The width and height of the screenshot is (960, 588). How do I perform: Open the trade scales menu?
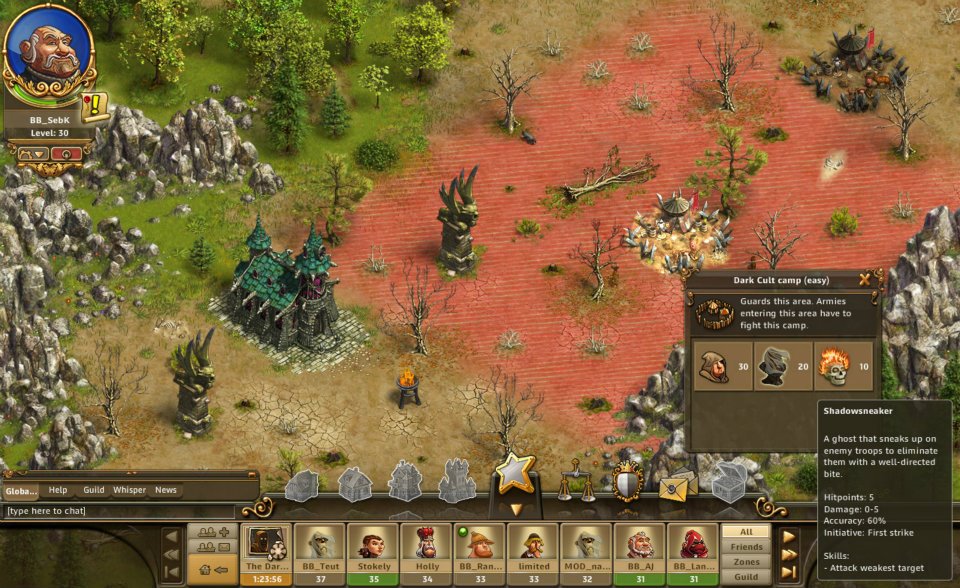571,481
